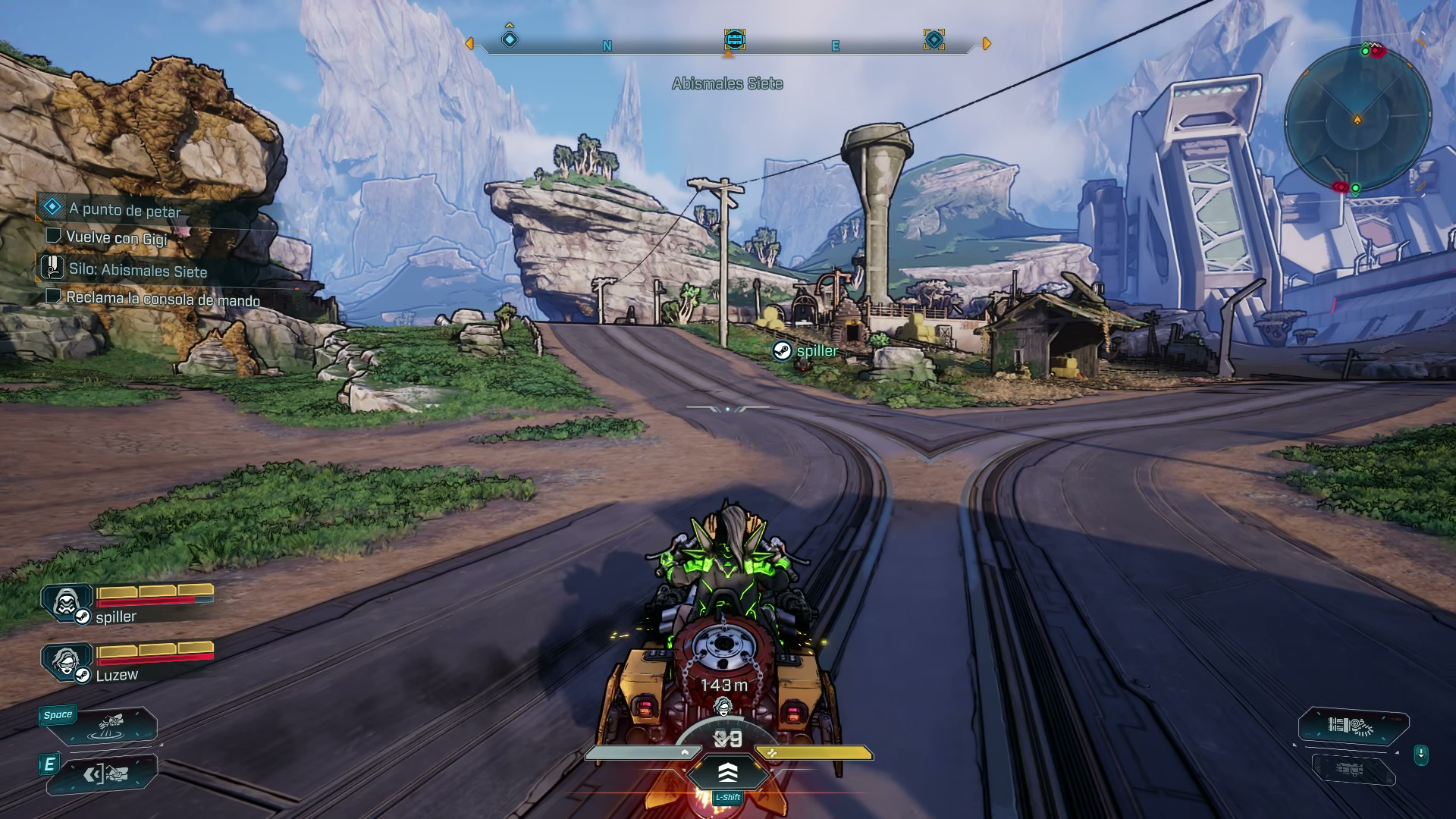
Task: Click the spiller player nameplate marker
Action: tap(782, 350)
